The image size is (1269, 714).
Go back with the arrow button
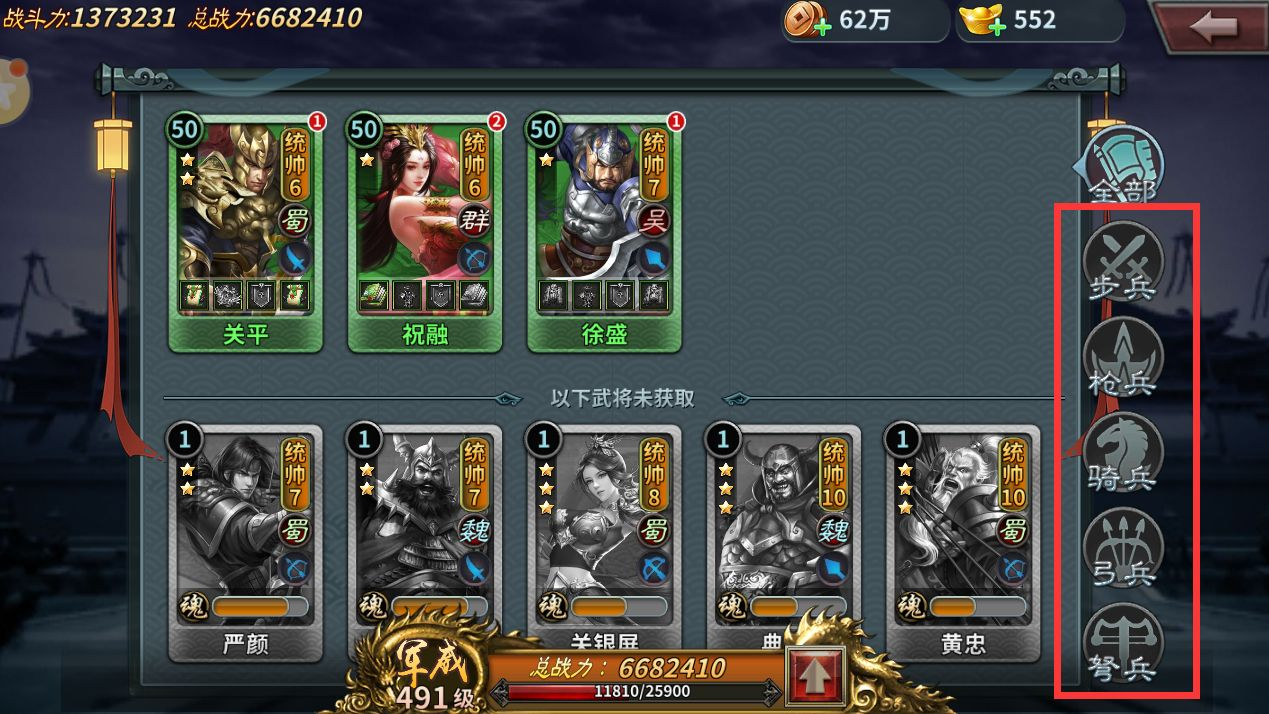point(1212,27)
